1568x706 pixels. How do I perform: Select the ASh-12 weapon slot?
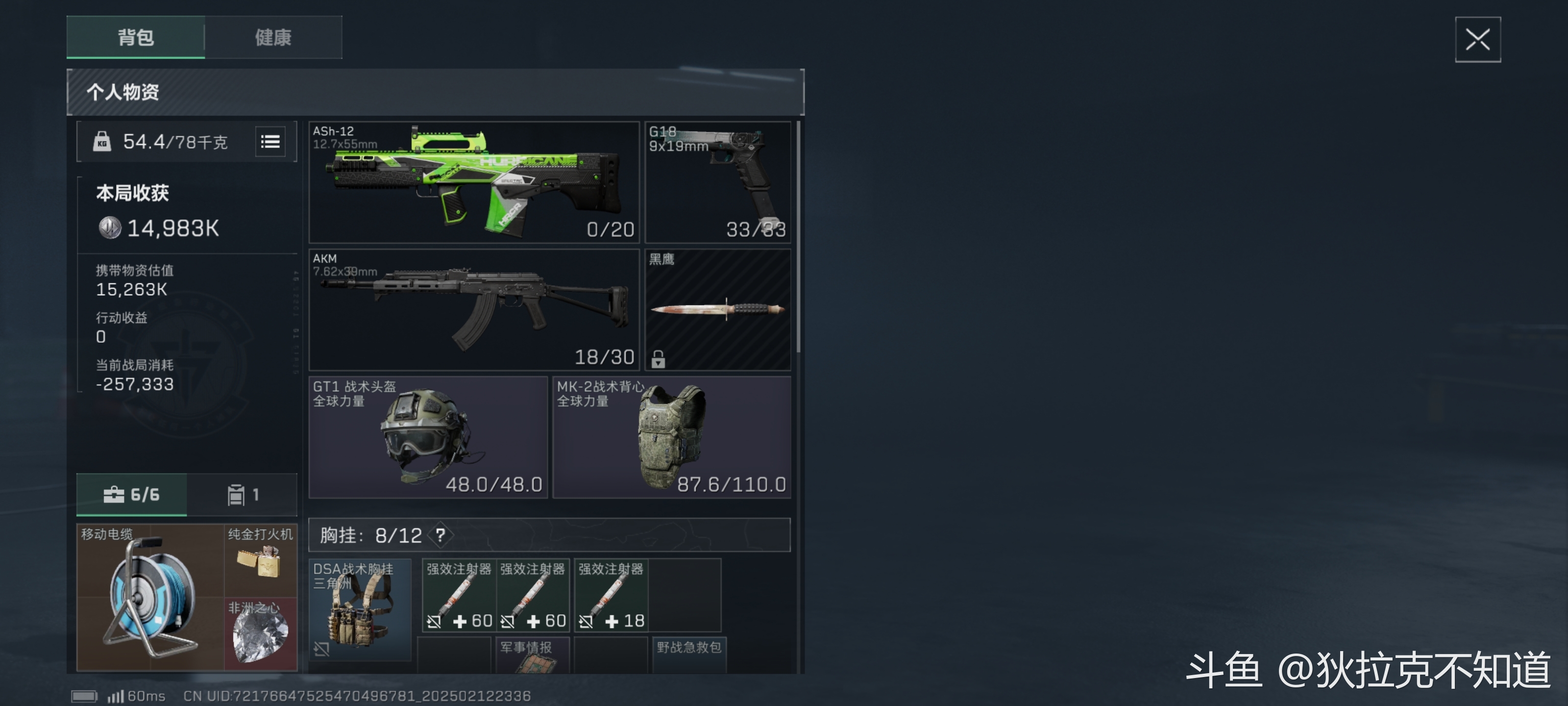tap(473, 182)
